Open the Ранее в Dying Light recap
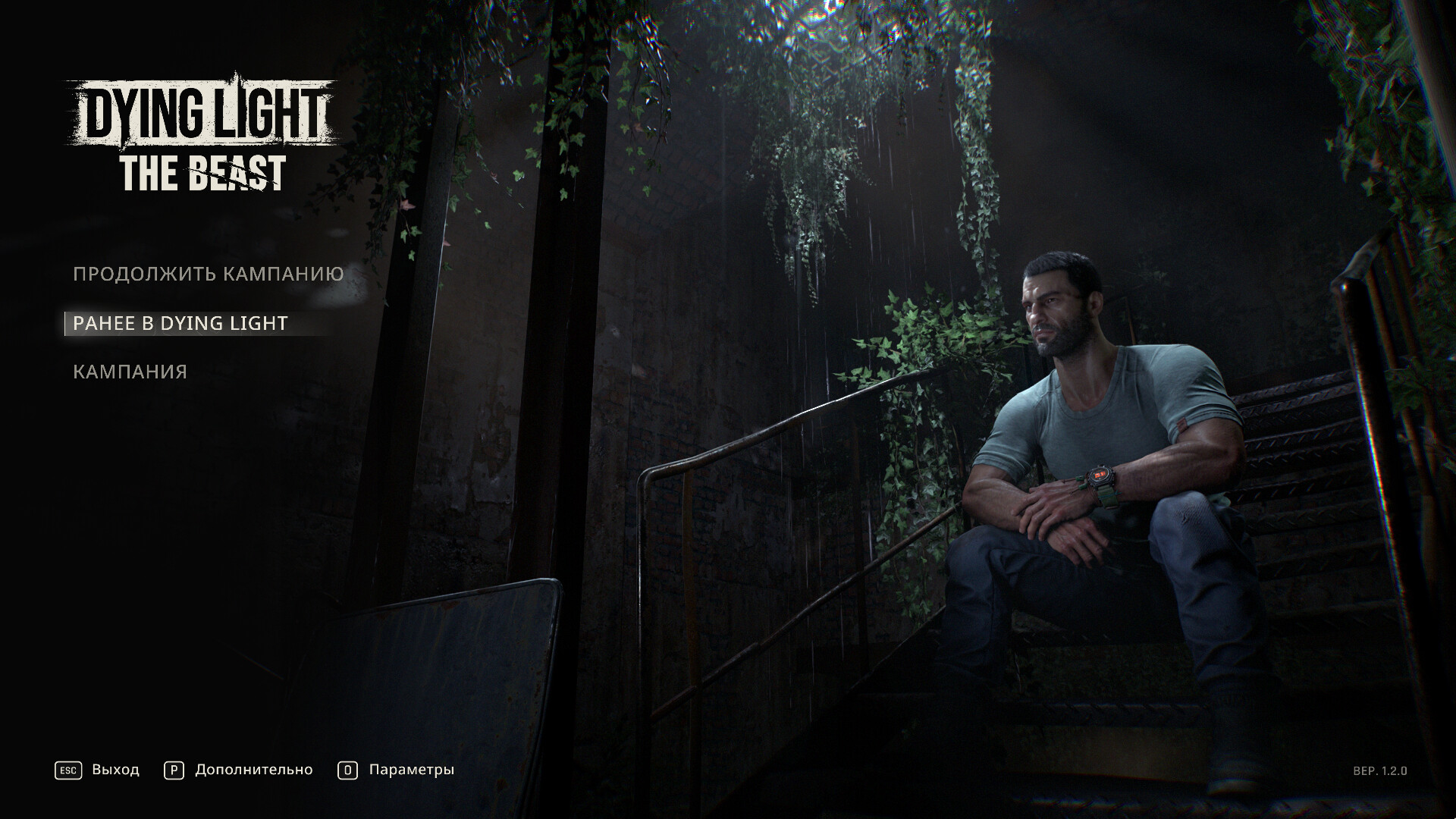The image size is (1456, 819). point(180,323)
